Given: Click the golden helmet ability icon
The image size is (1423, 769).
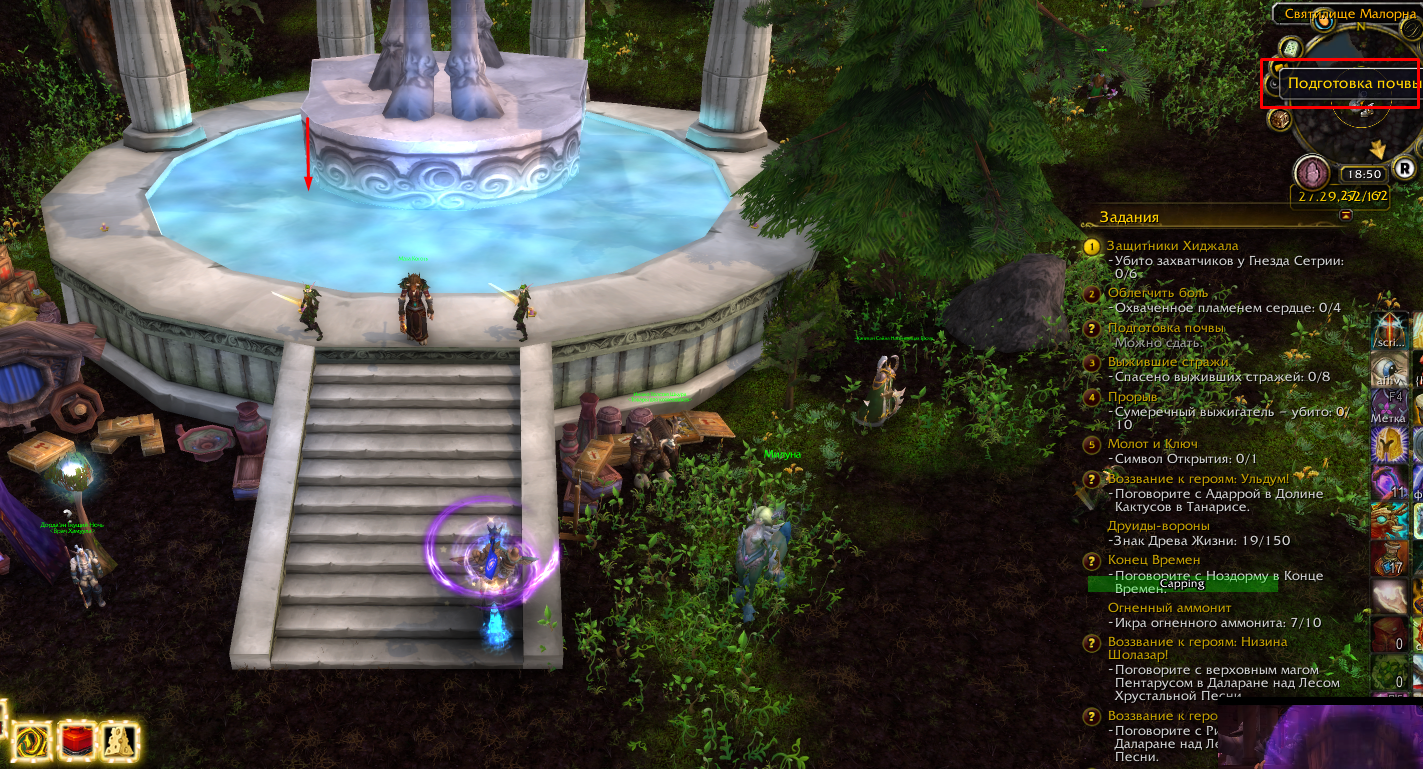Looking at the screenshot, I should click(1387, 443).
